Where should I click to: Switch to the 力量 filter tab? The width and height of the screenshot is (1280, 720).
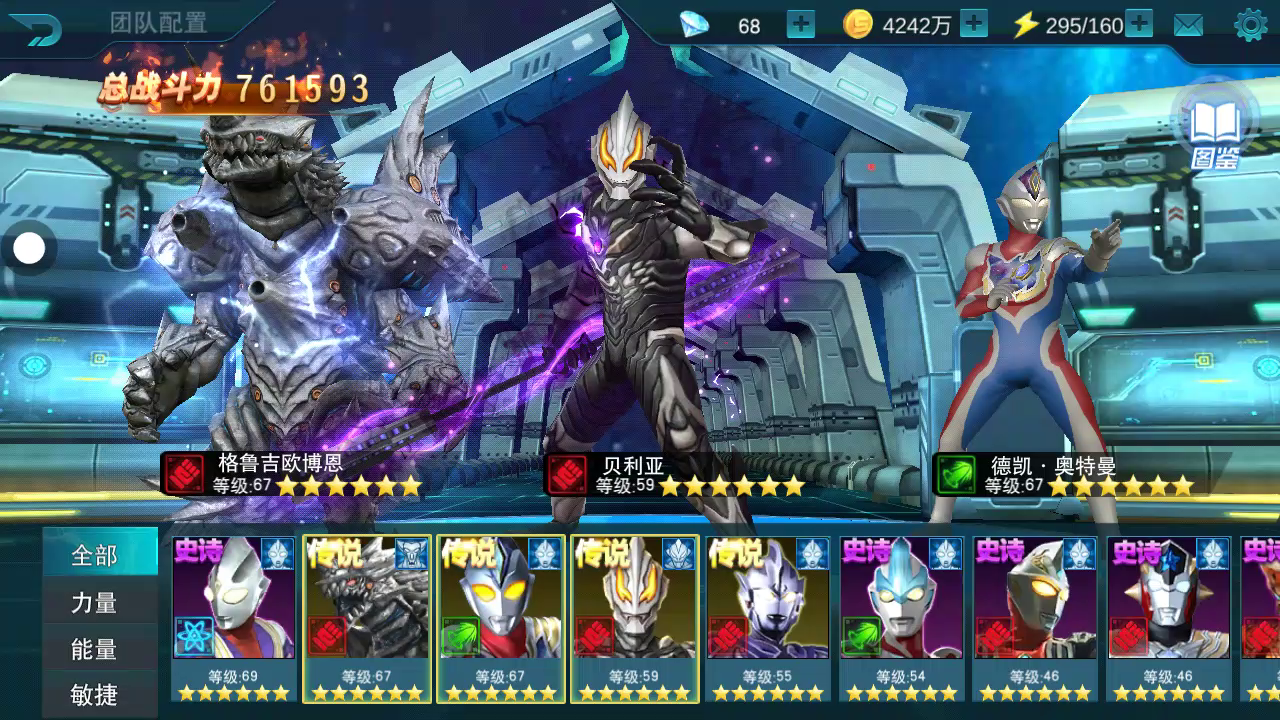point(96,602)
